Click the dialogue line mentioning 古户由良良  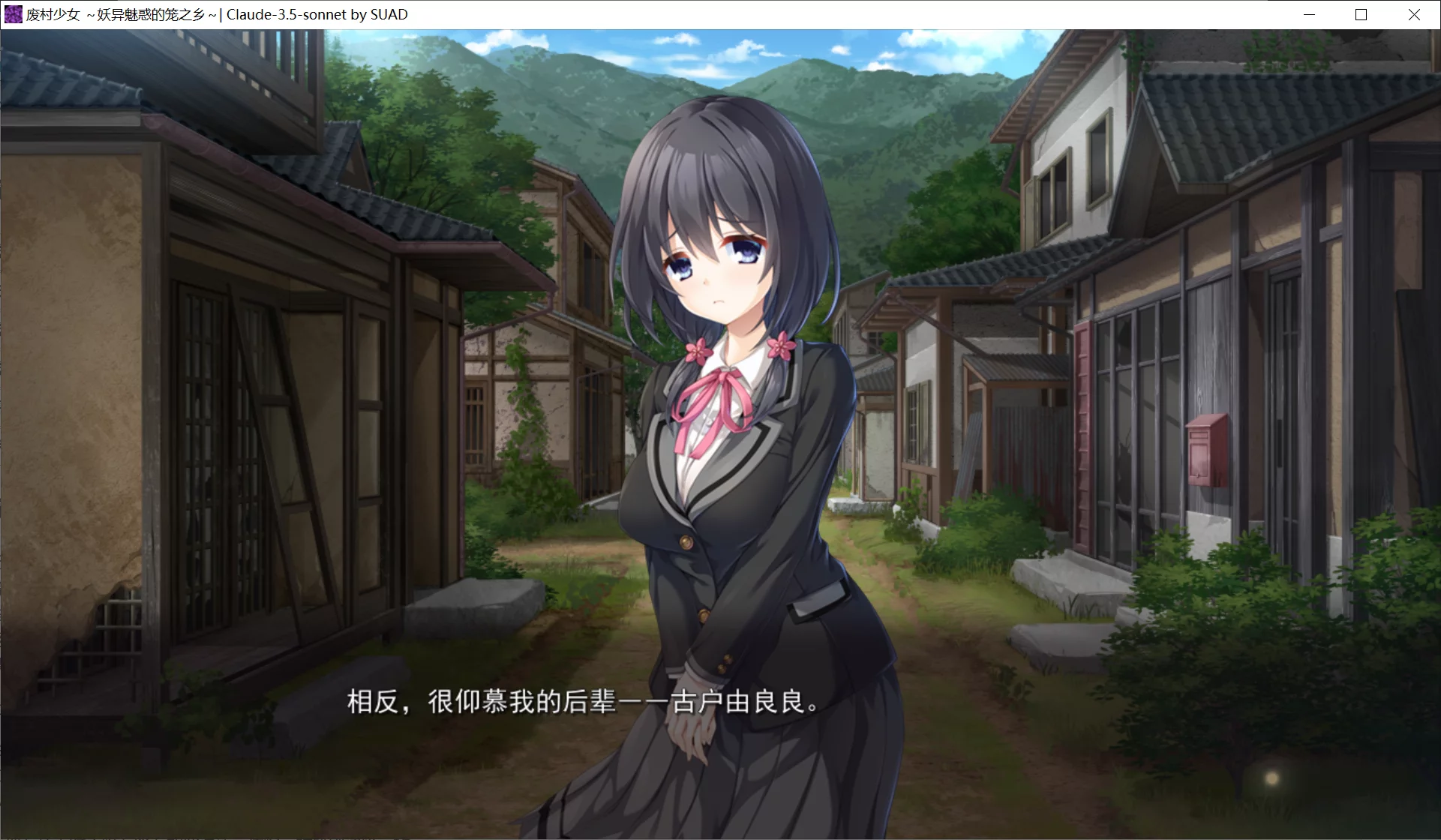tap(750, 703)
